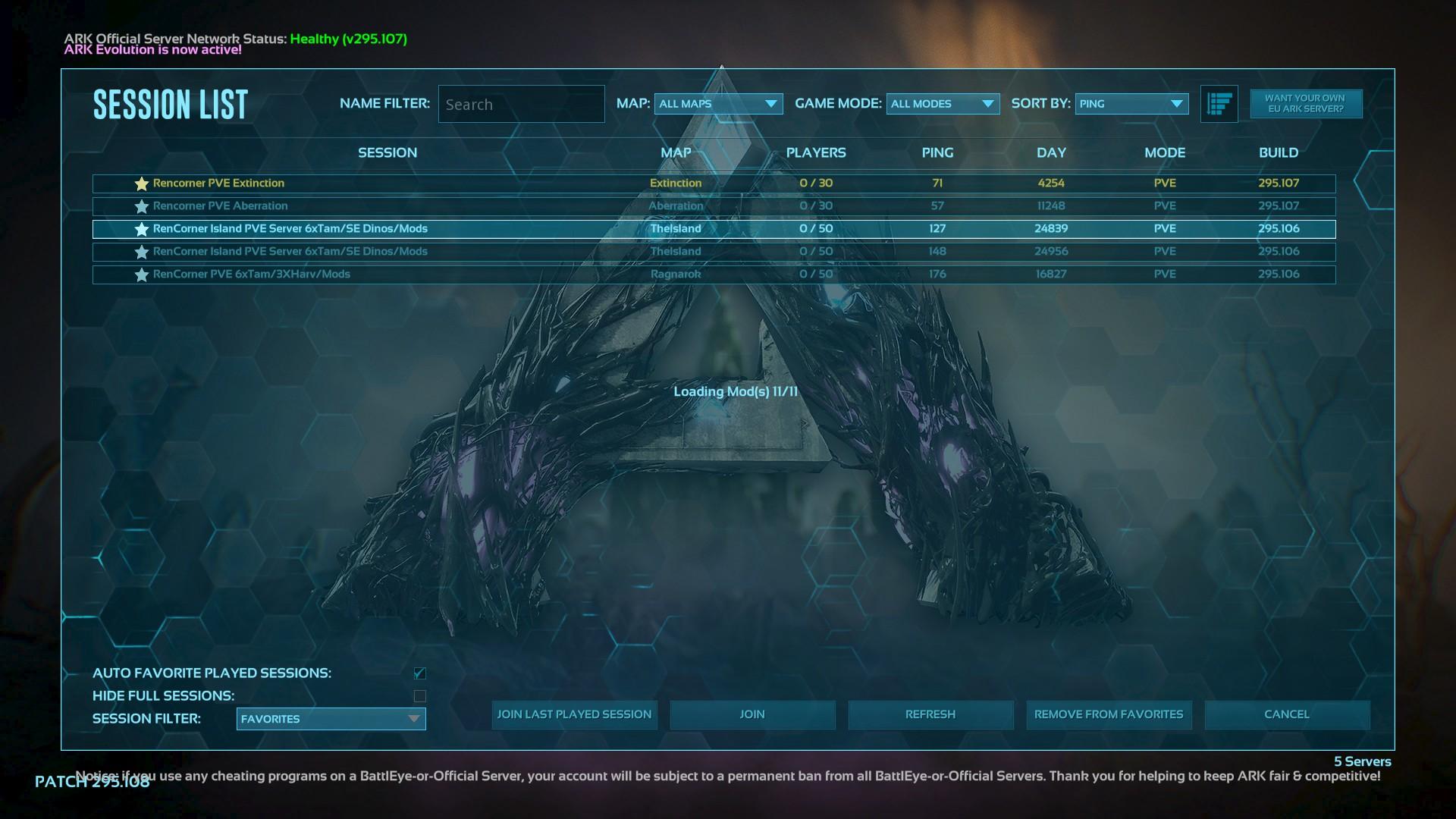This screenshot has width=1456, height=819.
Task: Refresh the server list
Action: click(930, 714)
